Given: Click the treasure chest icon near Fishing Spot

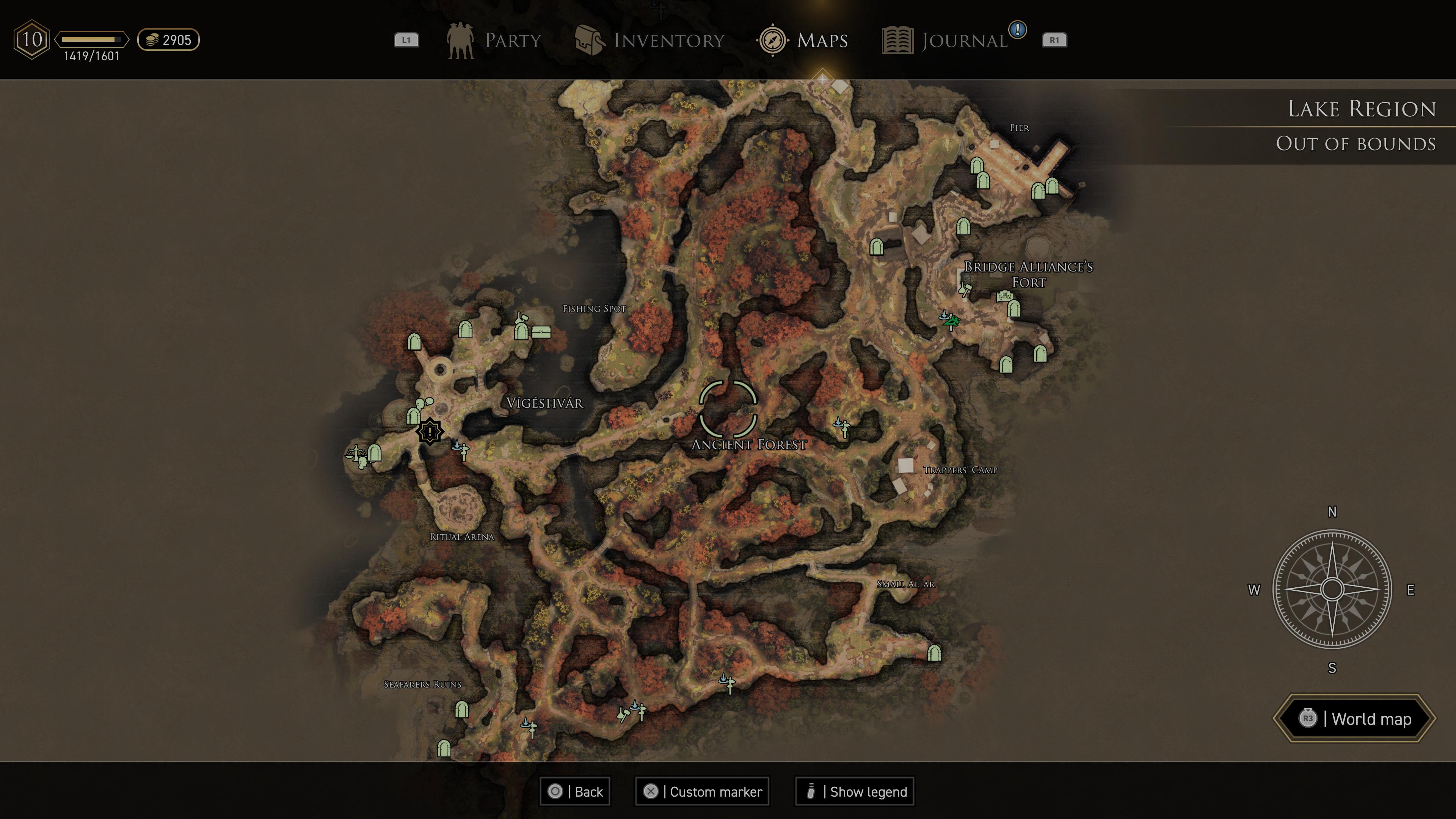Looking at the screenshot, I should pyautogui.click(x=541, y=333).
